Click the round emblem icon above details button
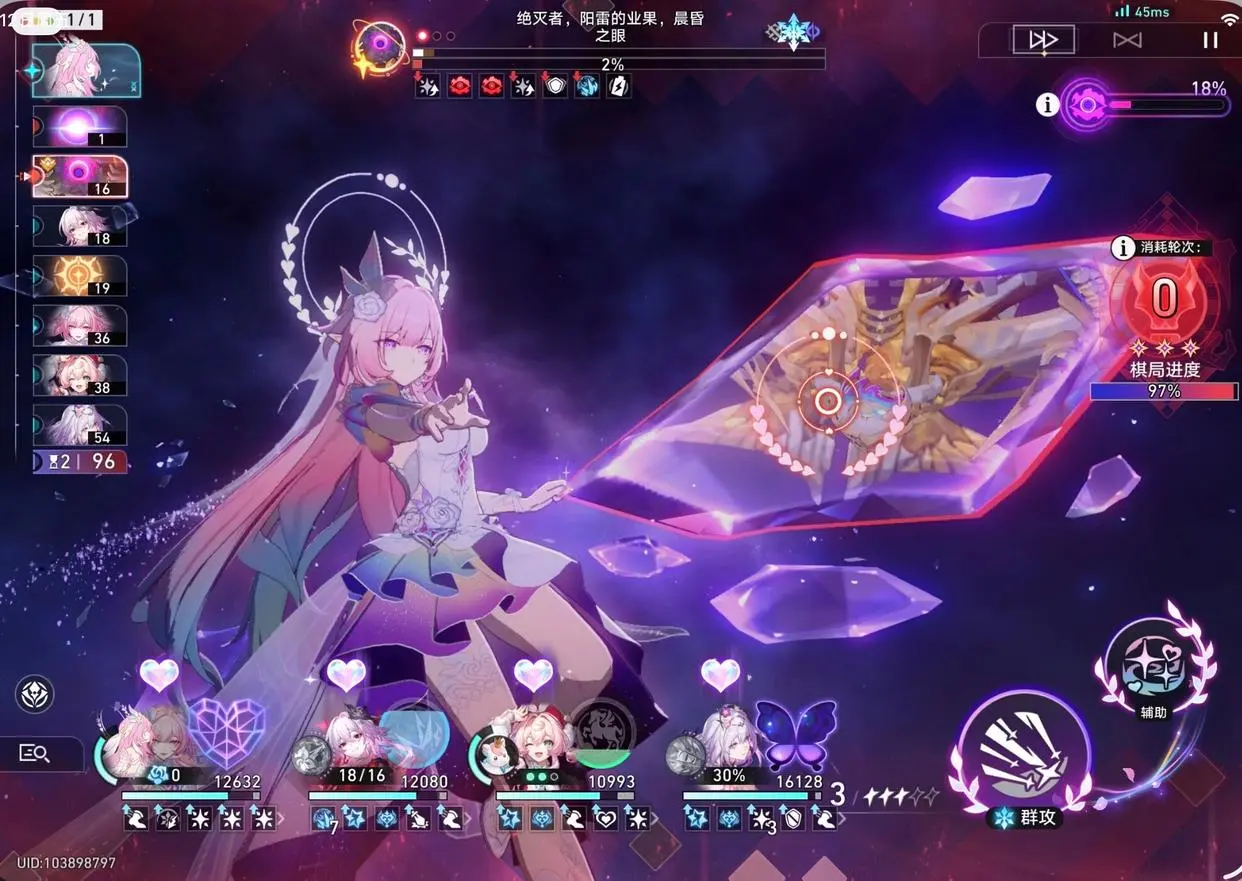 tap(35, 694)
